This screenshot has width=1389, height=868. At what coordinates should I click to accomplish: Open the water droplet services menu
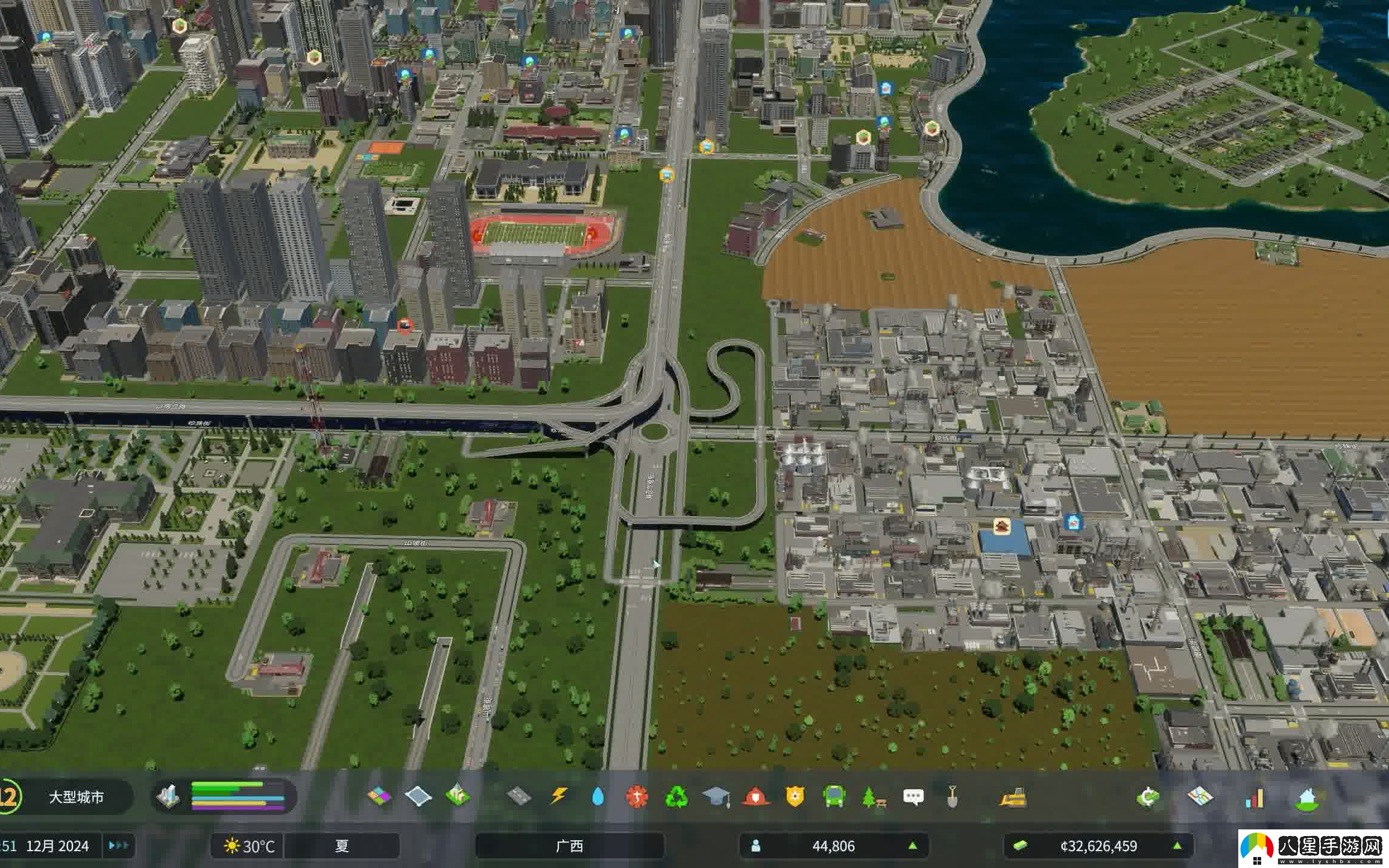click(x=597, y=797)
